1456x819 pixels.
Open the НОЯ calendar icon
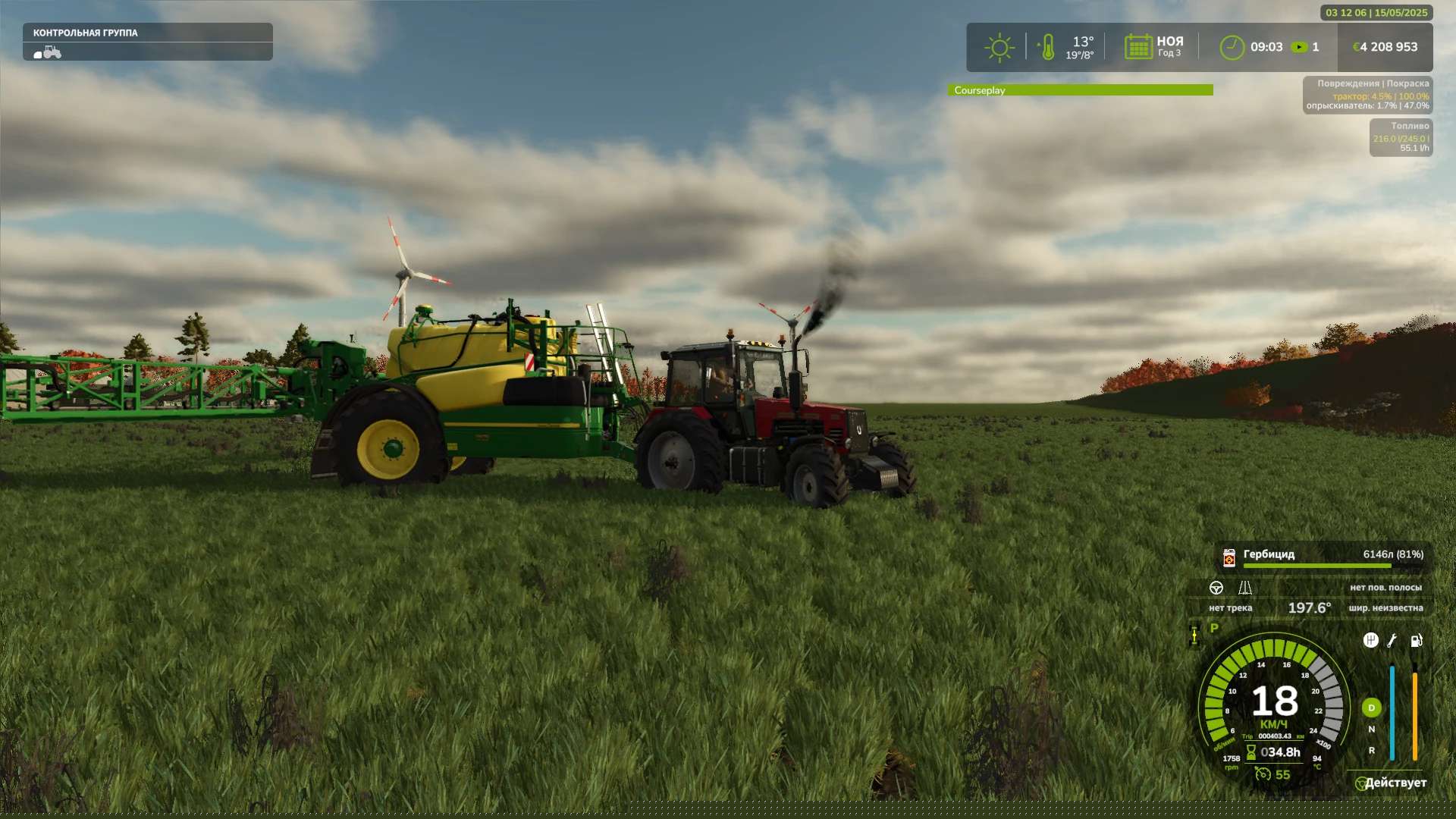tap(1137, 47)
